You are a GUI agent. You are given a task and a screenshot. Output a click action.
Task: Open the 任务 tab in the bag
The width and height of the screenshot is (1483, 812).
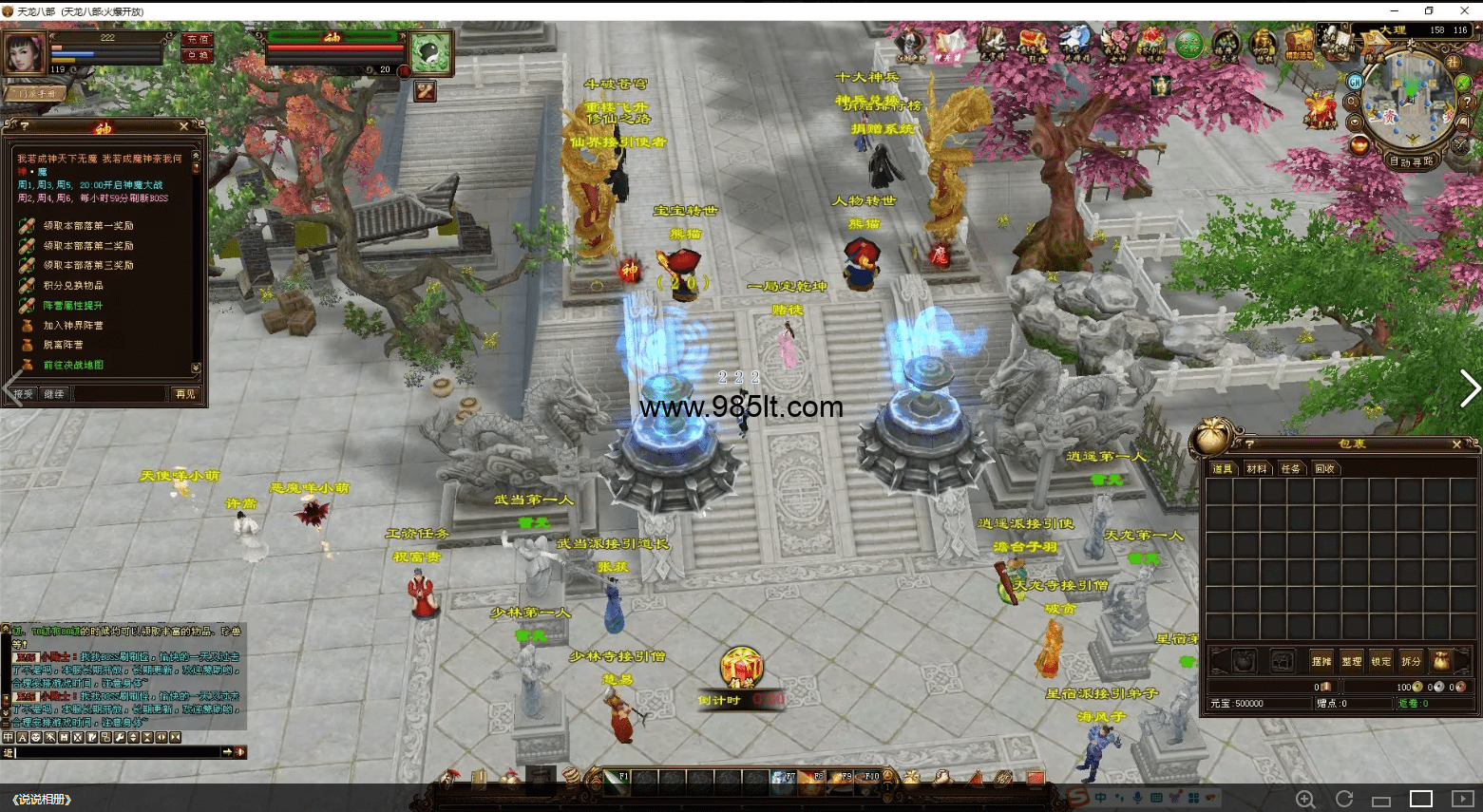tap(1290, 469)
